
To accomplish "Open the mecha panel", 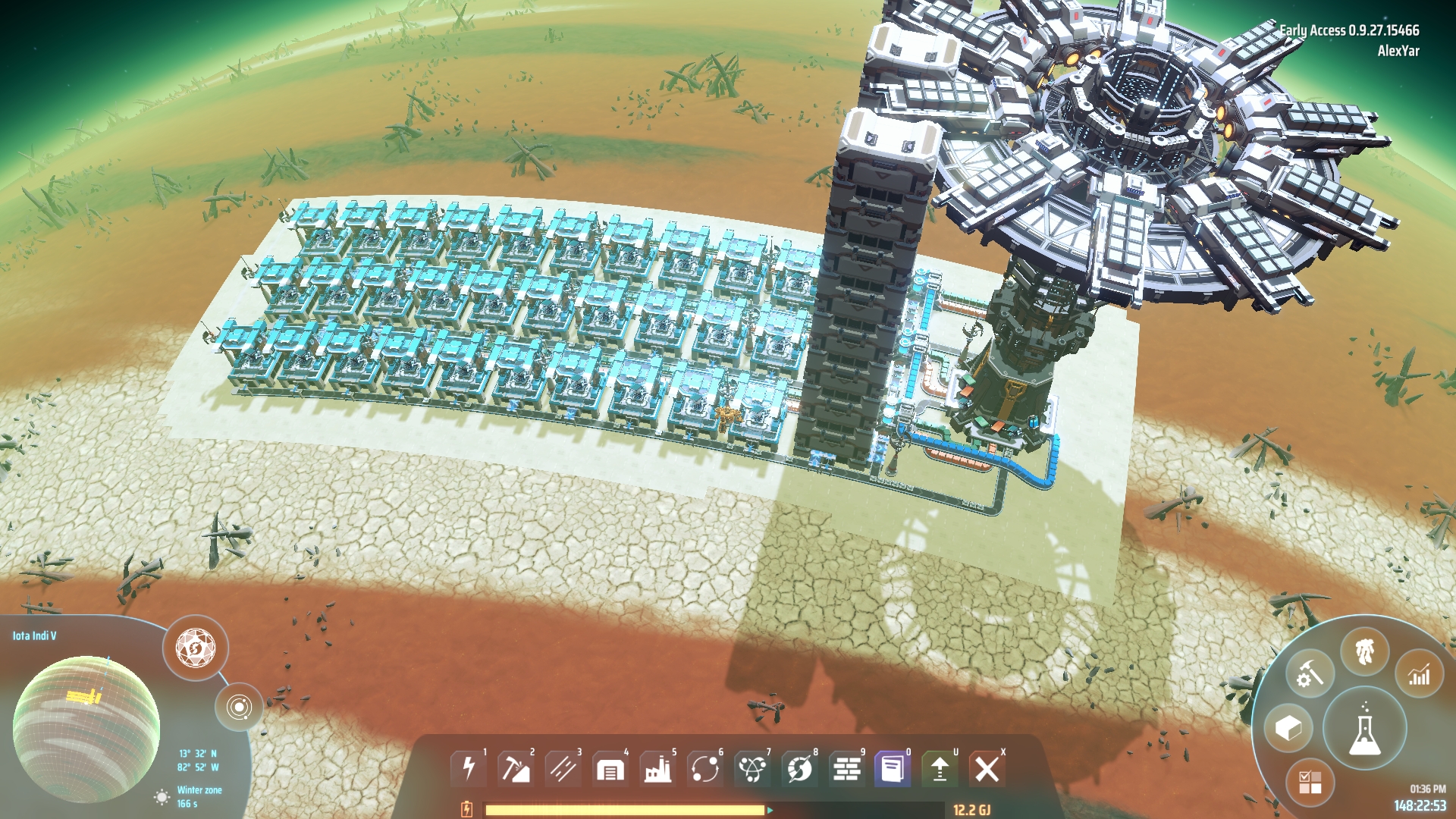I will pos(1365,651).
